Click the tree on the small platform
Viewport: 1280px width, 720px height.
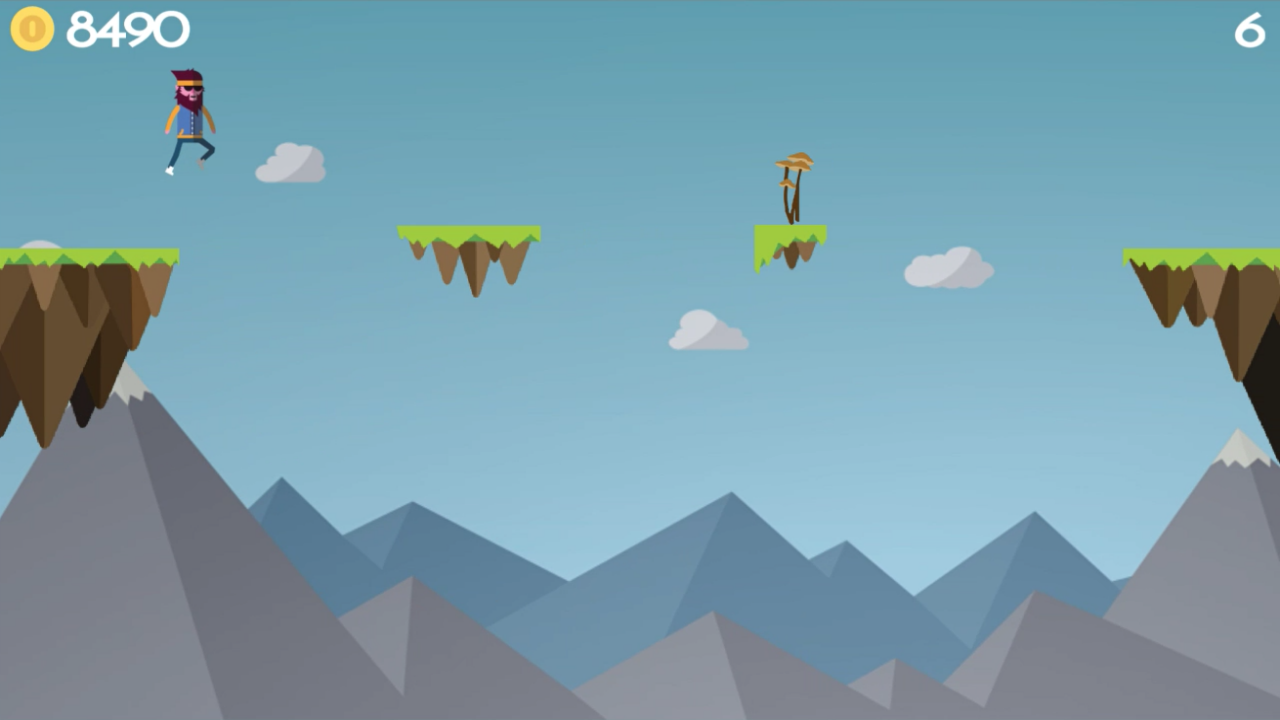pos(793,185)
